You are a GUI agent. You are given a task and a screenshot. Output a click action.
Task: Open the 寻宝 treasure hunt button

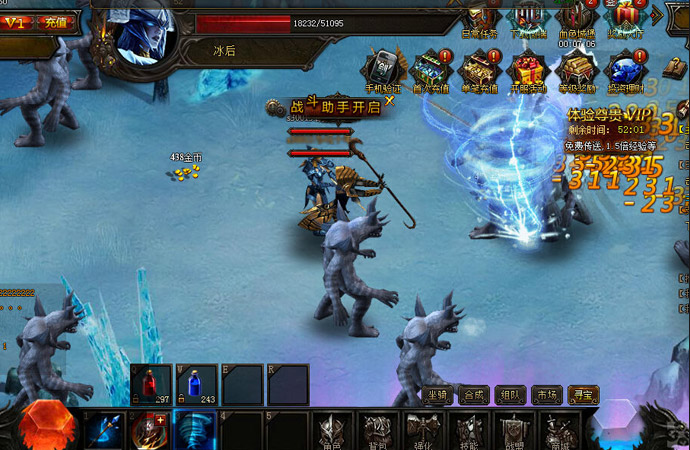(x=583, y=395)
